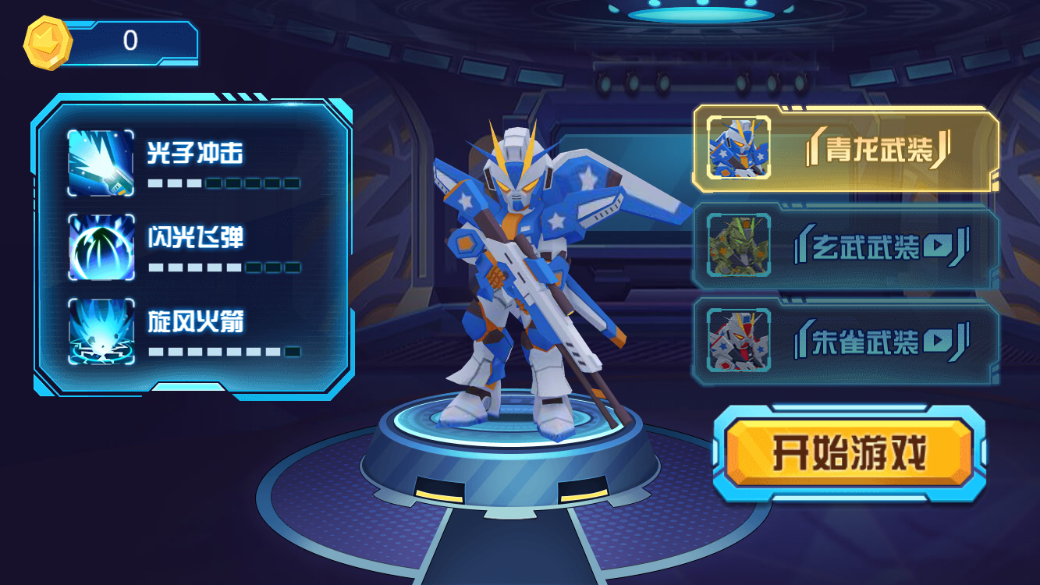The height and width of the screenshot is (585, 1040).
Task: Start the game with 开始游戏 button
Action: pos(848,455)
